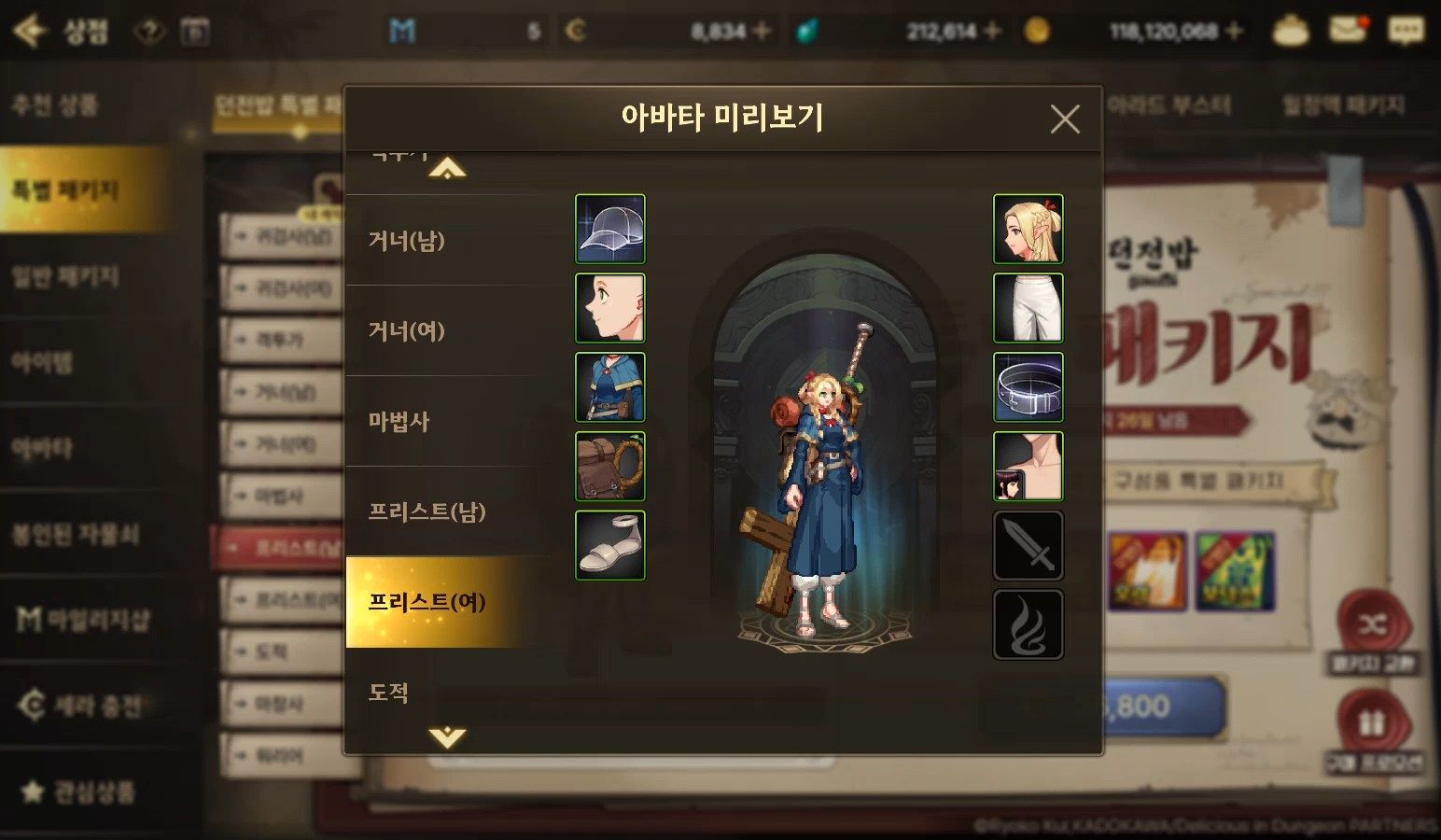
Task: Select the 마법사 class entry
Action: (x=448, y=422)
